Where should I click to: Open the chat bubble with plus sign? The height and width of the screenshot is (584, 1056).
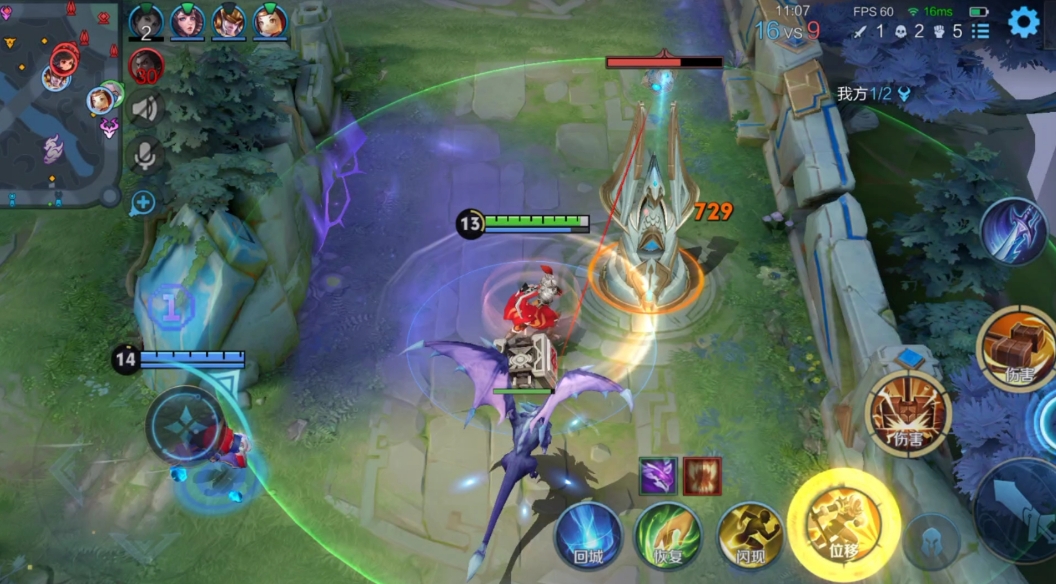[x=143, y=203]
